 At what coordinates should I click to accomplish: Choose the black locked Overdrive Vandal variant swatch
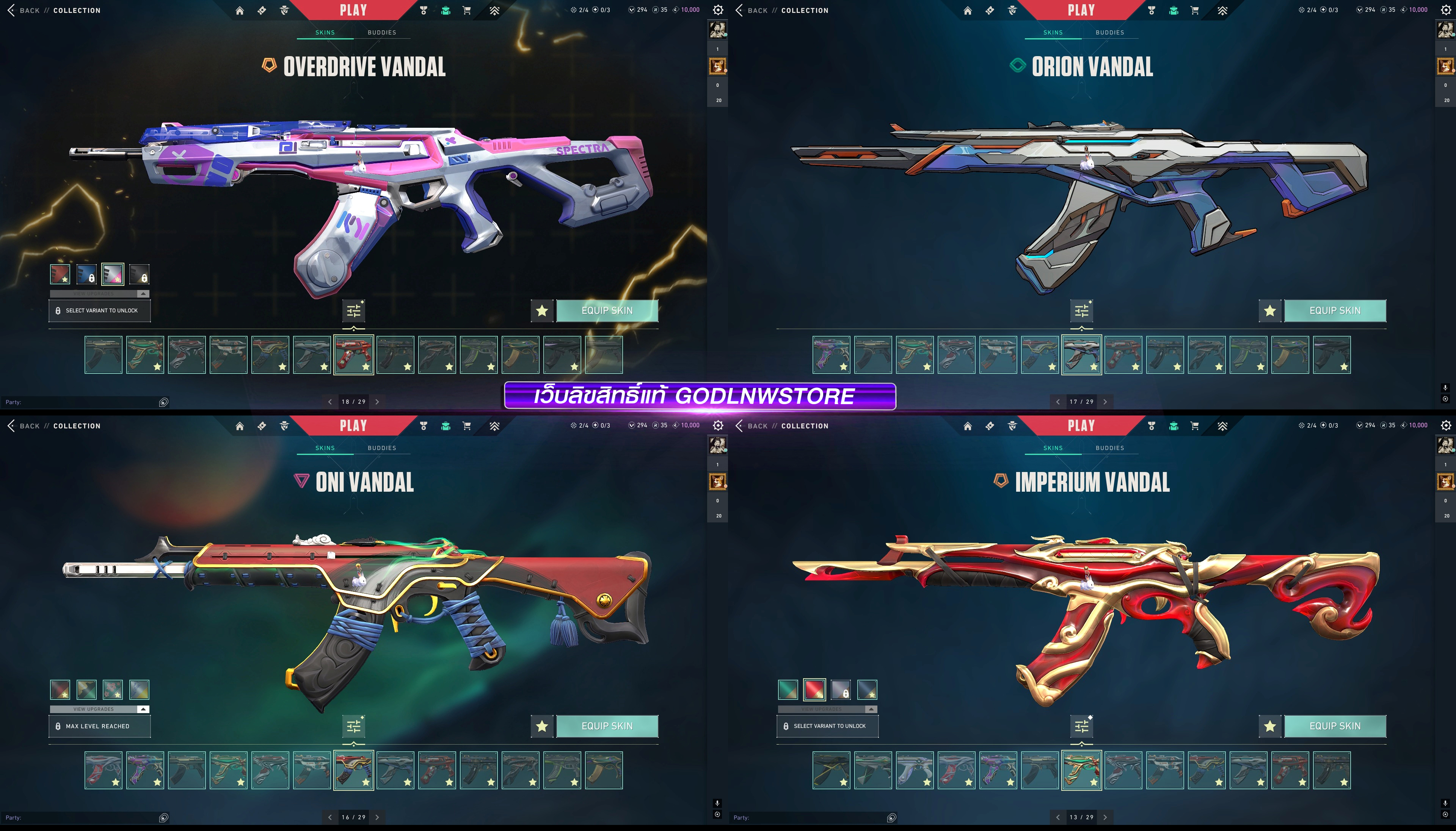(139, 274)
